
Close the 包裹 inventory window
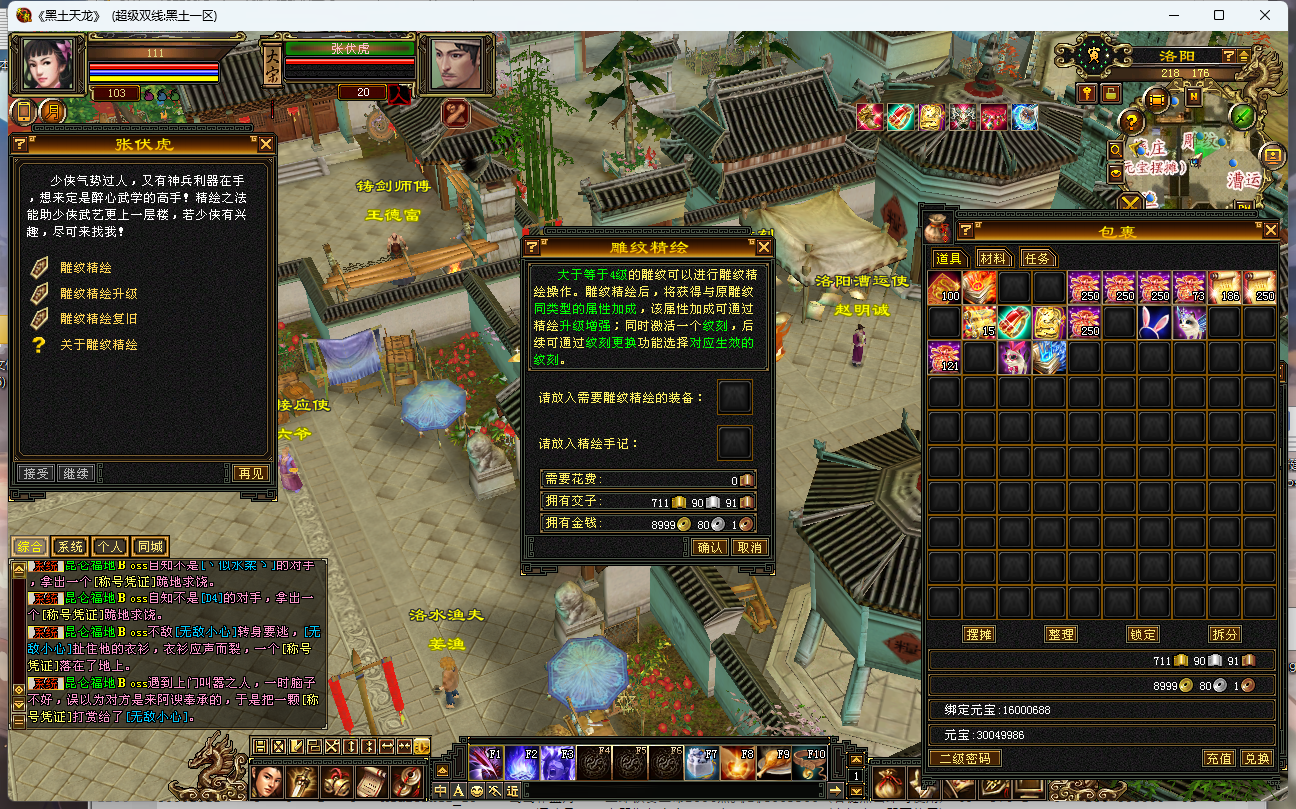tap(1270, 231)
